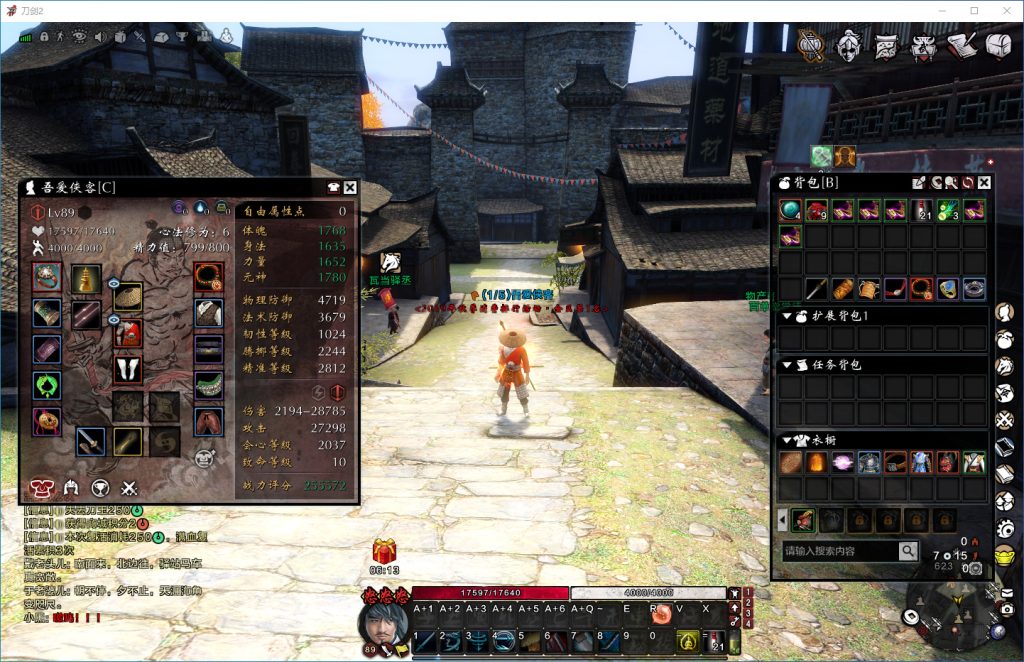Pick the spear weapon in the backpack
Image resolution: width=1024 pixels, height=662 pixels.
[817, 290]
